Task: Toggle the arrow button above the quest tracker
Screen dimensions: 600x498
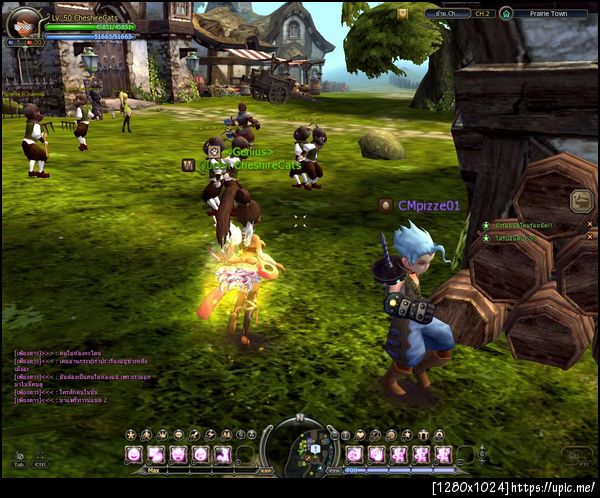Action: [x=581, y=200]
